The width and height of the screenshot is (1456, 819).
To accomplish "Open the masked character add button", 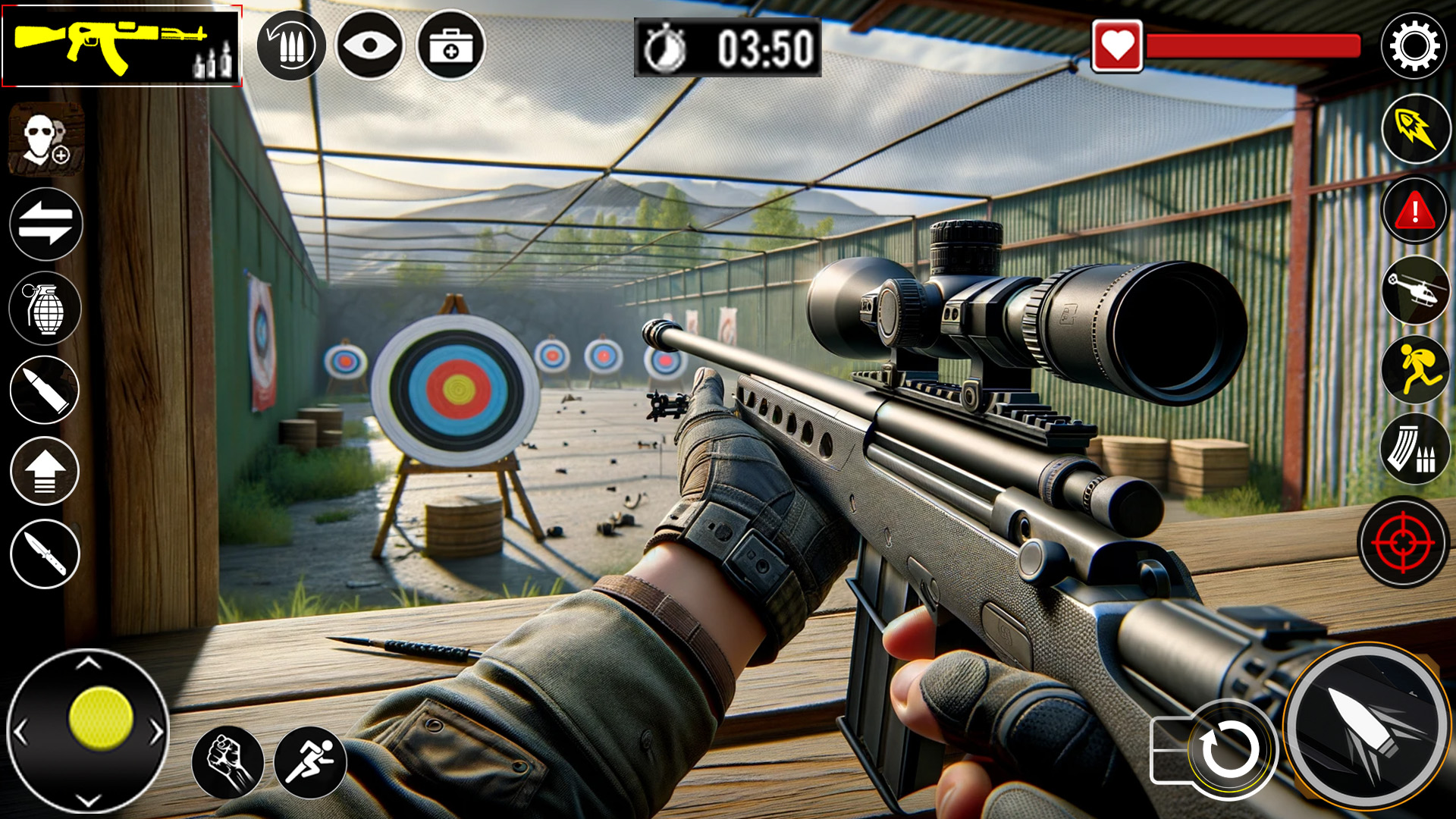I will tap(45, 140).
